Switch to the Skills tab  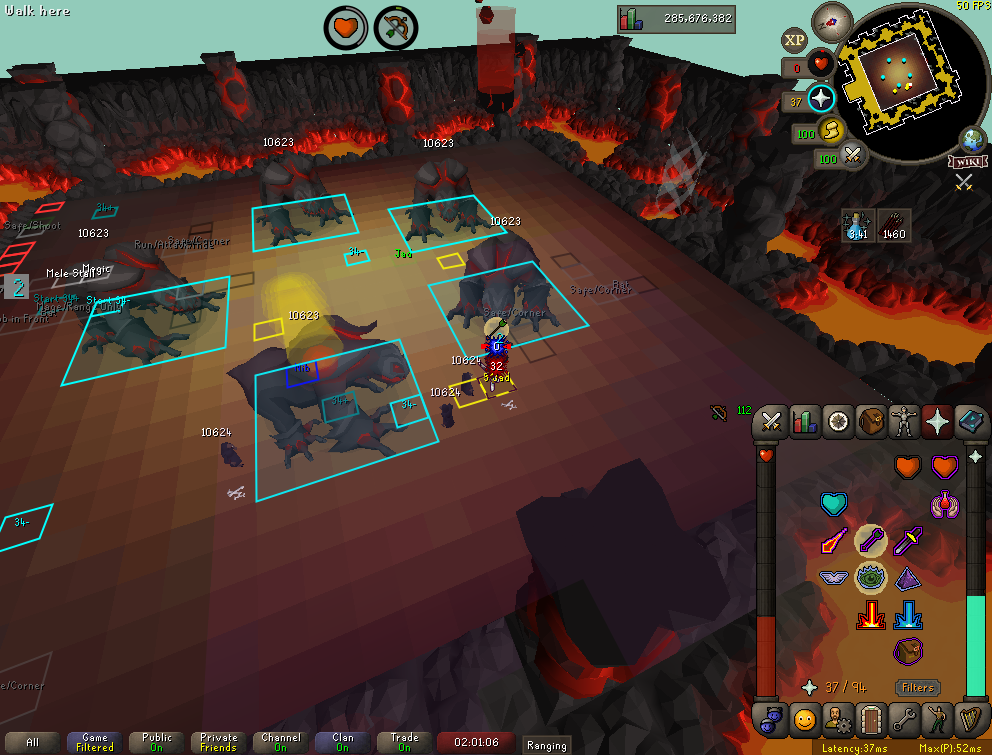[804, 422]
